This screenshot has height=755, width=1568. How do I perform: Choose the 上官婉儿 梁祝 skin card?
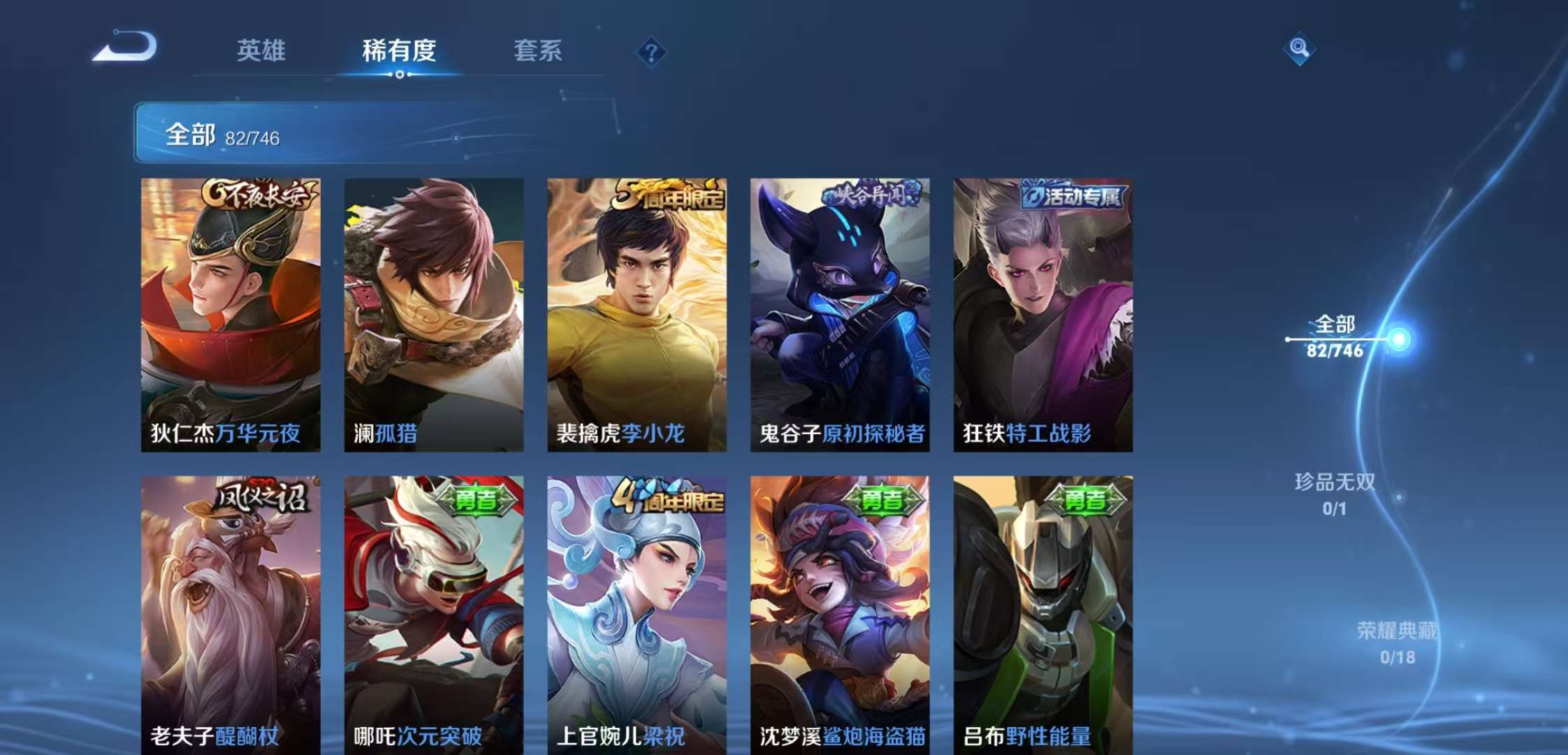[x=637, y=614]
